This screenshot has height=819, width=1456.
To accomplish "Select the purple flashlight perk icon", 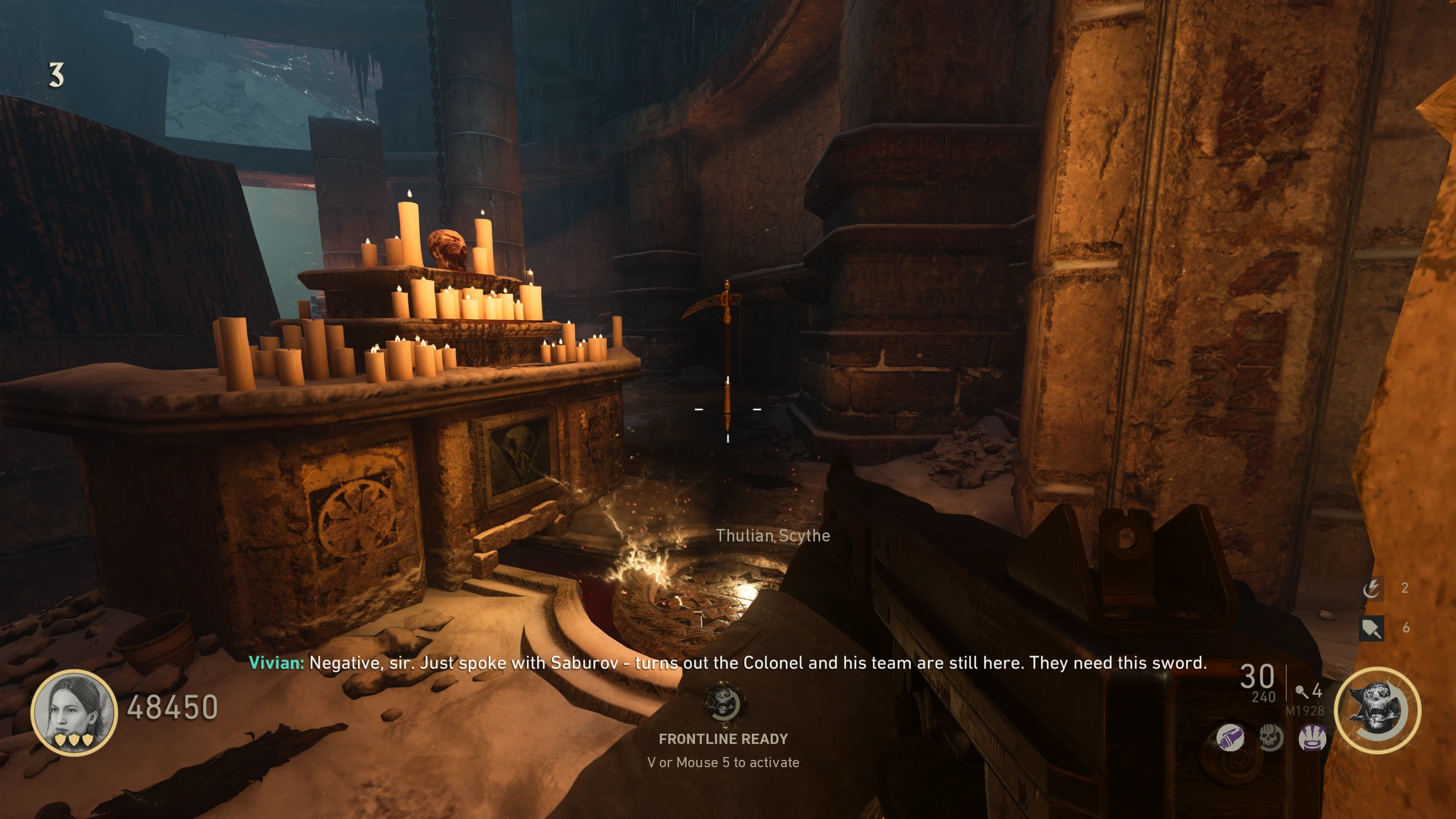I will (1230, 738).
